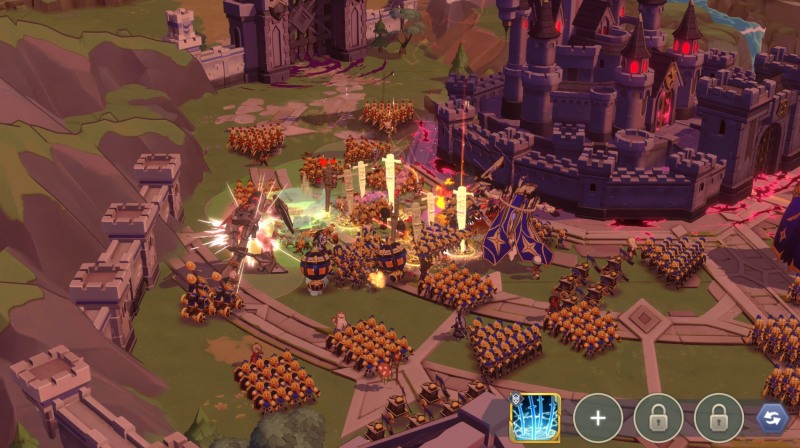The height and width of the screenshot is (448, 800).
Task: Tap the blue swap arrows hexagon button
Action: [x=771, y=417]
